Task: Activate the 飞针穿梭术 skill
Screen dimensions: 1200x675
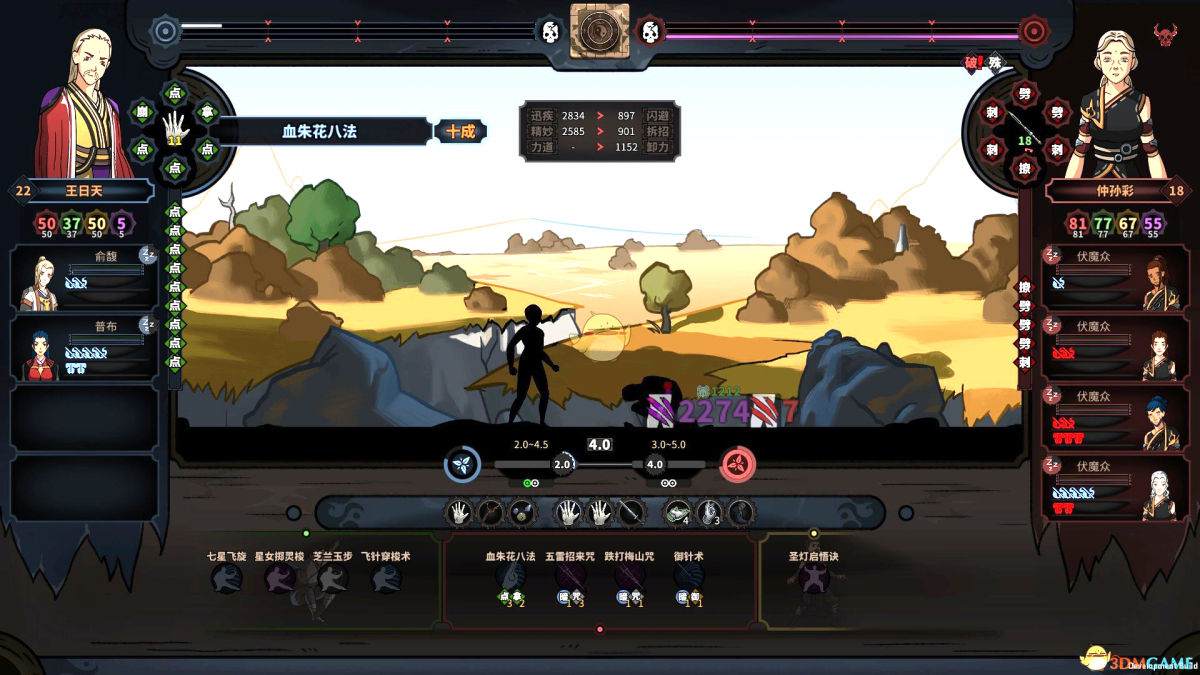Action: (386, 577)
